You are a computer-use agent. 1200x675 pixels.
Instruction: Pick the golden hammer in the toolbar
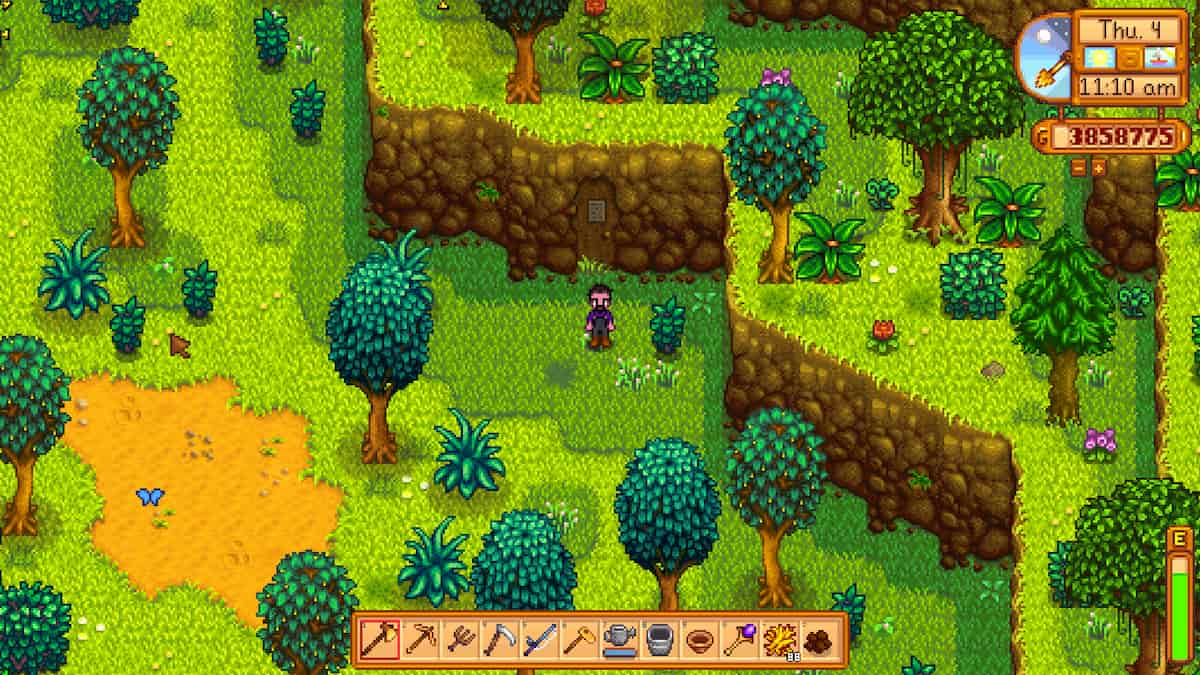pyautogui.click(x=579, y=639)
